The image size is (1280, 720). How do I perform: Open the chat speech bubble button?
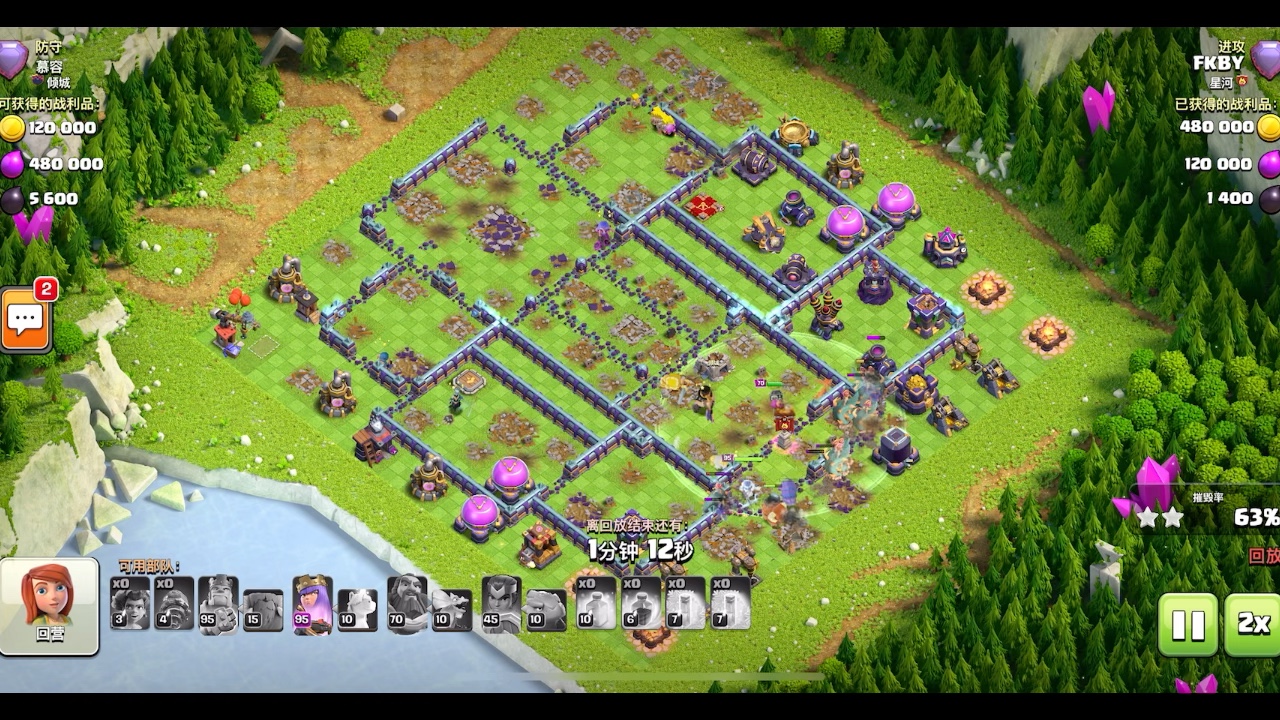point(26,320)
